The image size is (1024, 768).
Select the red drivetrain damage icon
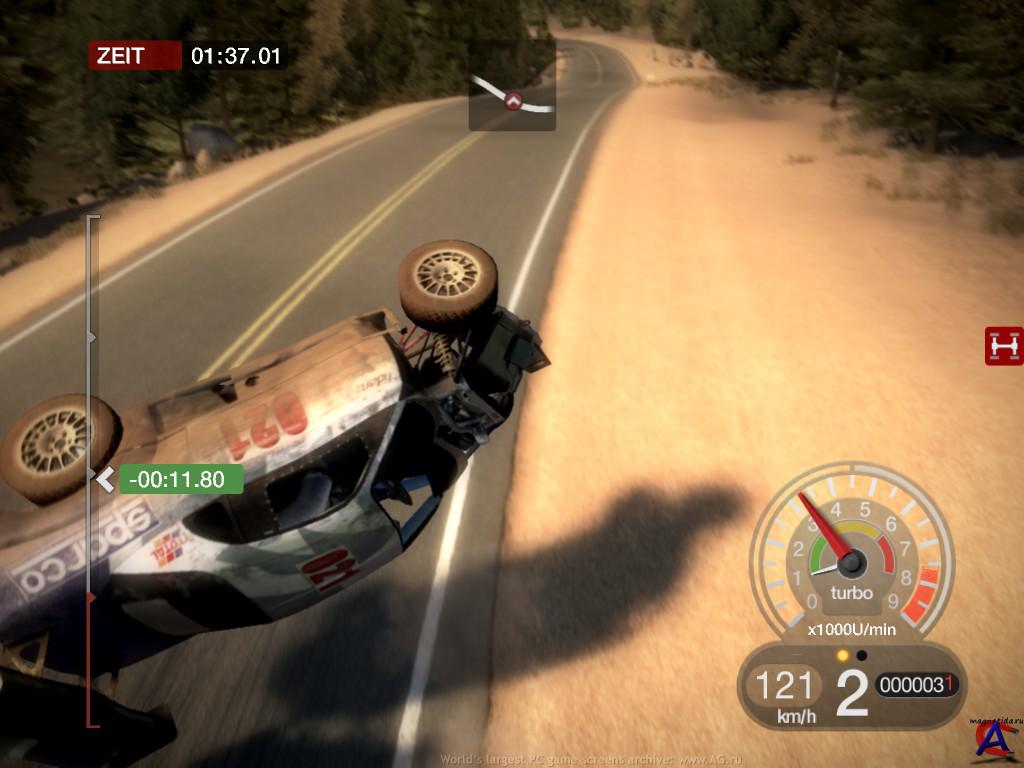pos(1003,346)
